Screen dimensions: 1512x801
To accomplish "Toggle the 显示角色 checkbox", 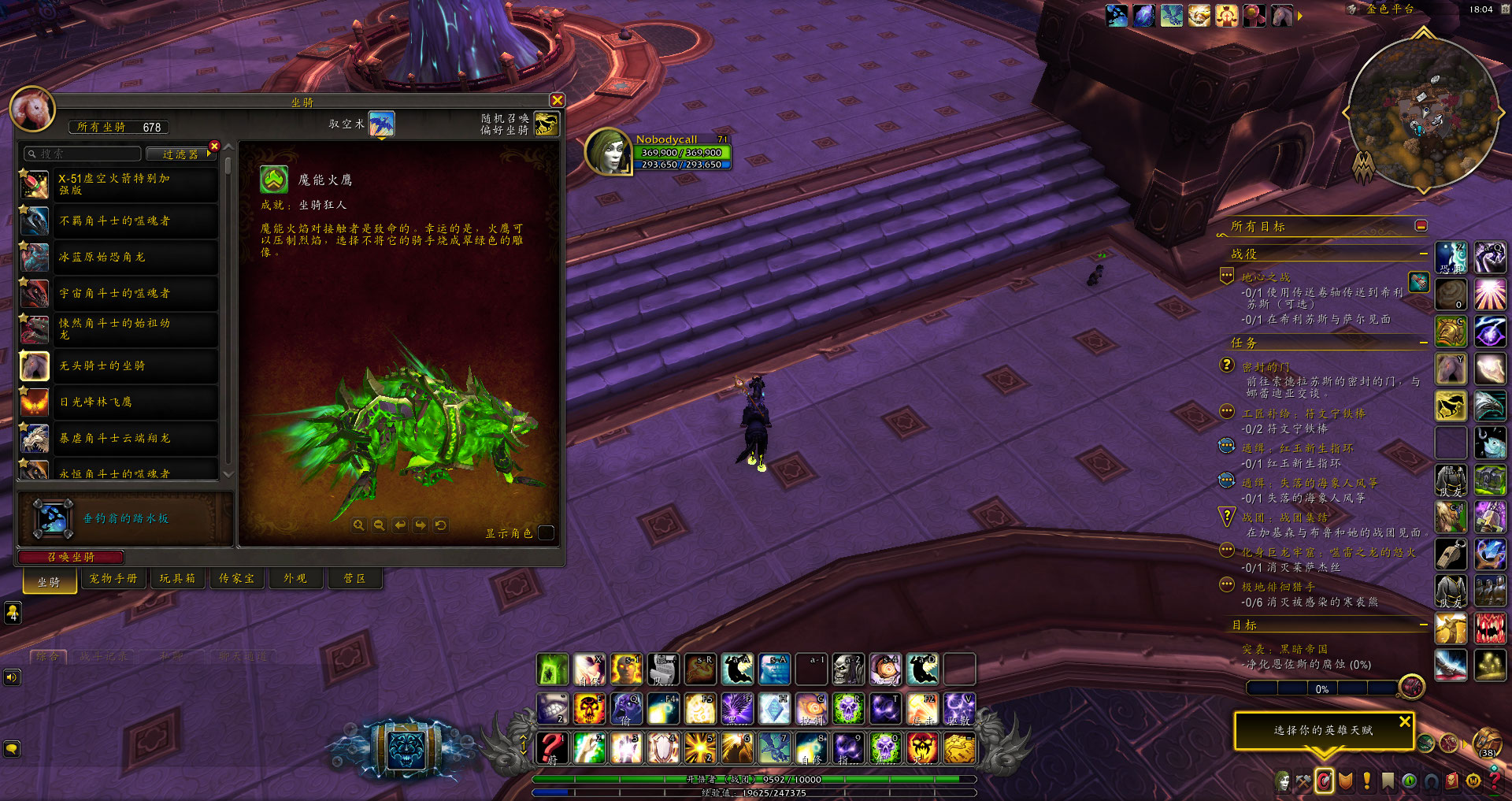I will pos(546,533).
